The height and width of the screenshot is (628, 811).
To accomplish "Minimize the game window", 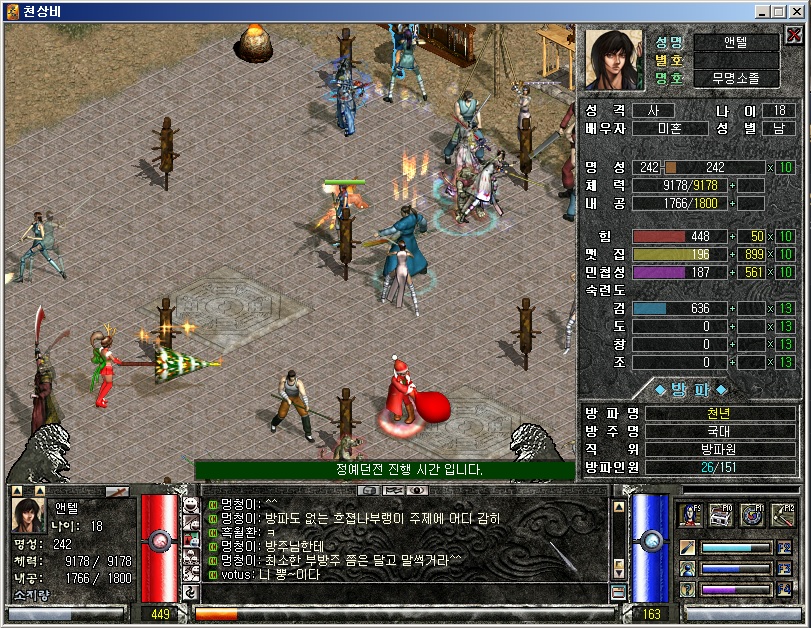I will (765, 11).
